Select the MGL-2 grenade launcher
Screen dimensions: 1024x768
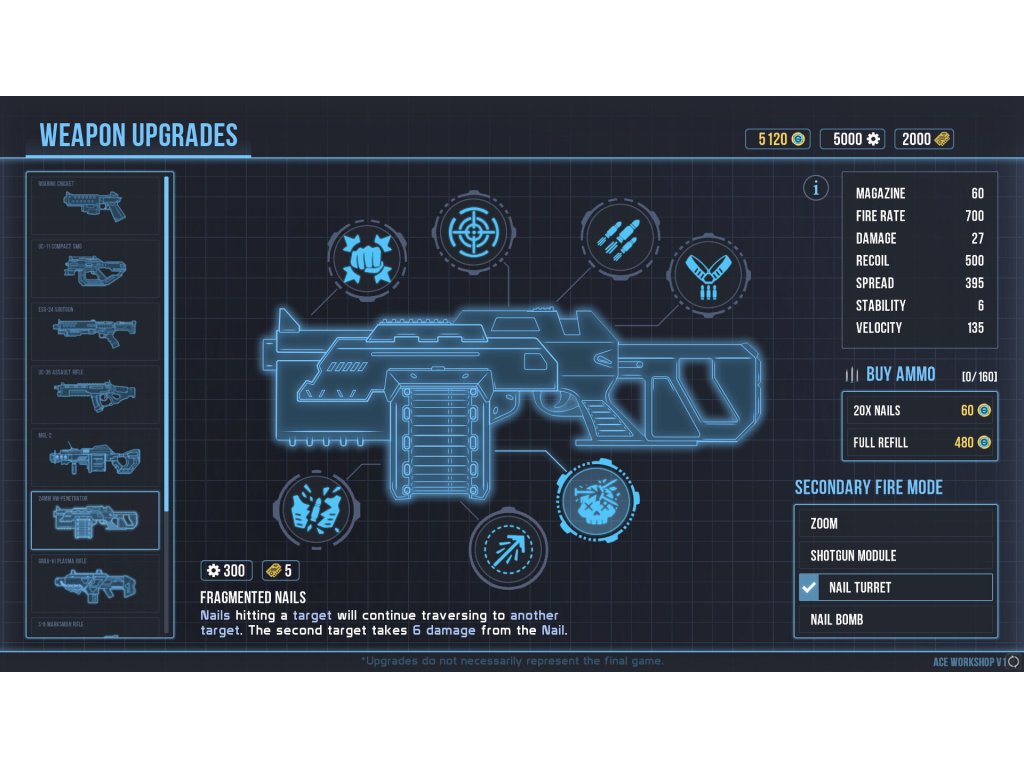tap(95, 457)
